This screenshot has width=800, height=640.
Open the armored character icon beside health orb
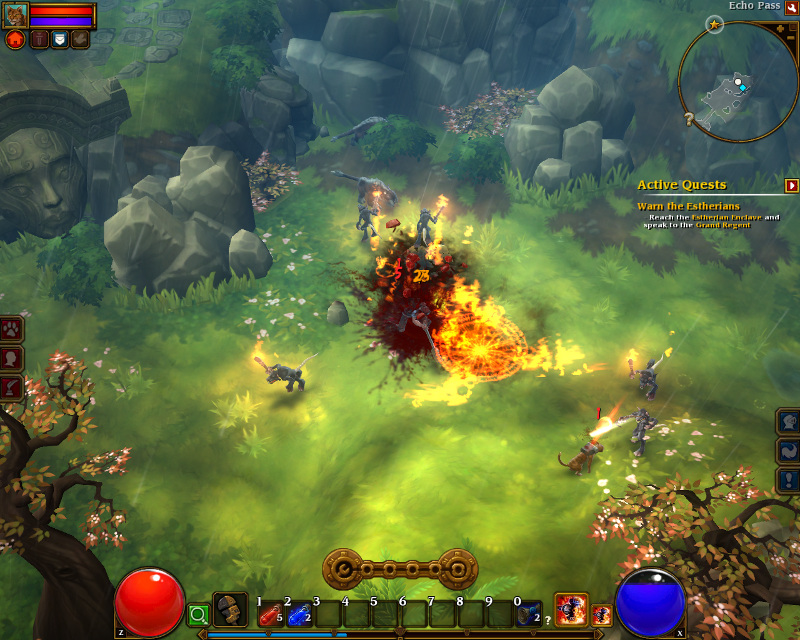tap(230, 609)
